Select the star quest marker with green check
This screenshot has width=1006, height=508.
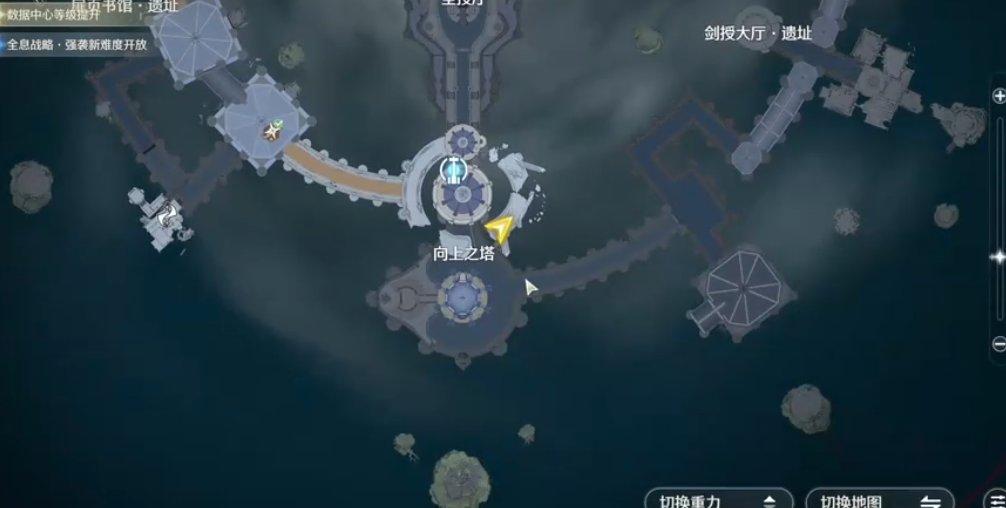tap(272, 130)
